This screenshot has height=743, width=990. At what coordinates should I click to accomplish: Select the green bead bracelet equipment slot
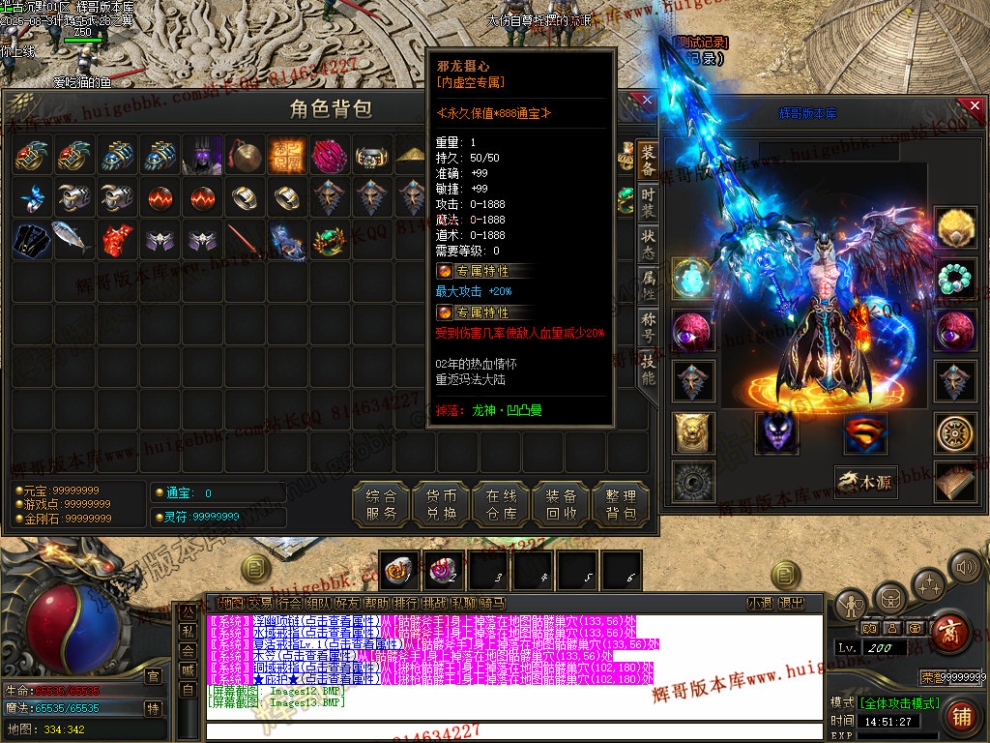pyautogui.click(x=956, y=277)
